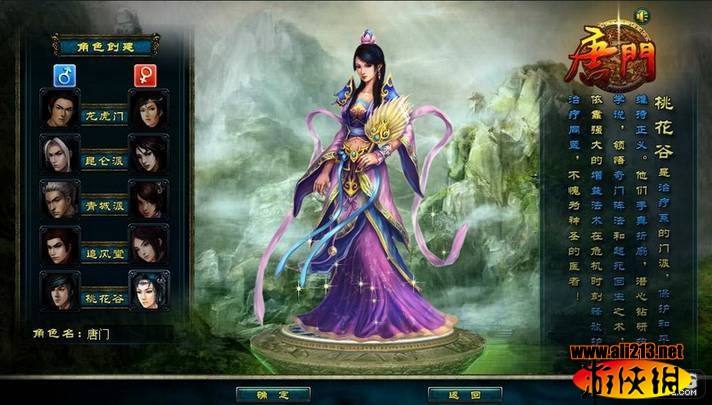Choose the blue male gender icon
Image resolution: width=712 pixels, height=405 pixels.
63,74
